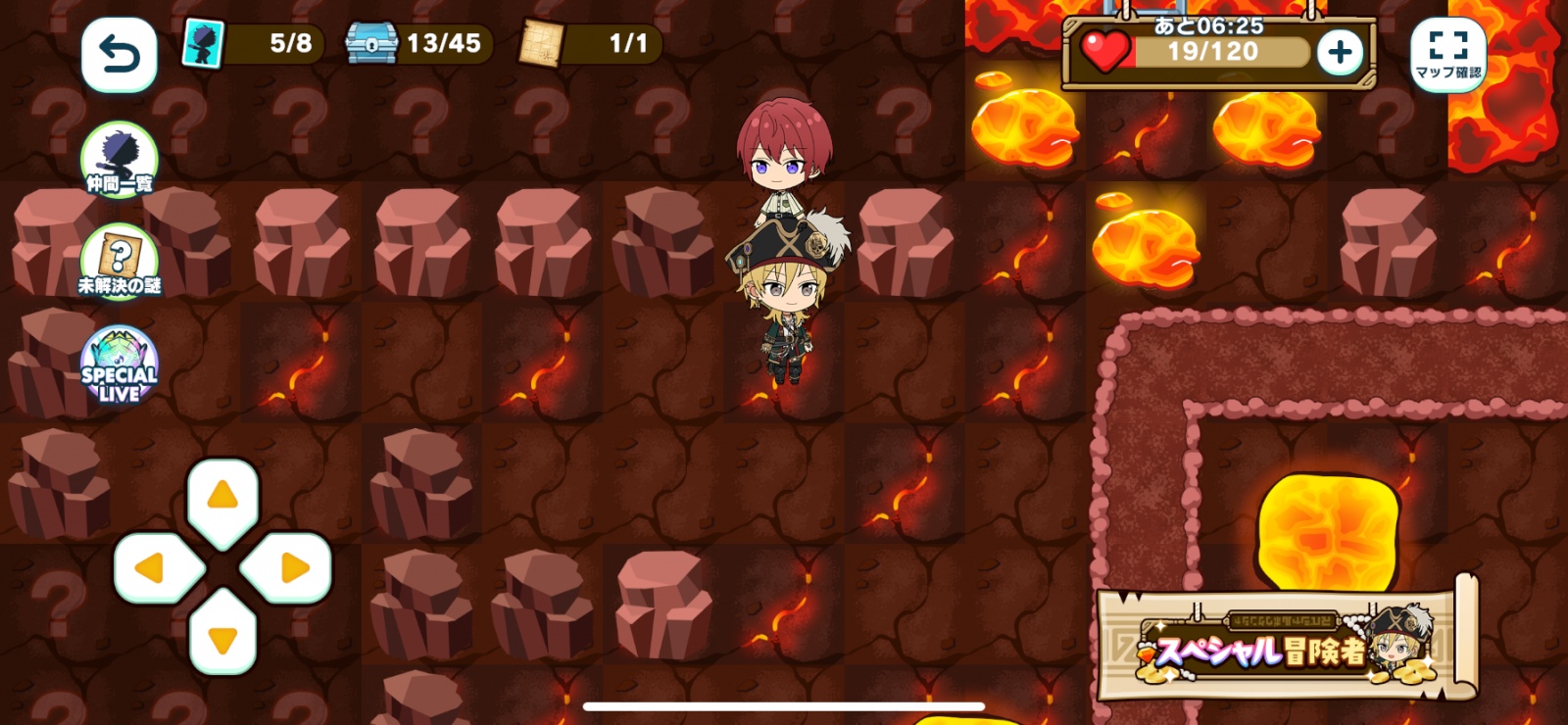Image resolution: width=1568 pixels, height=725 pixels.
Task: Open the 未解決の謎 unsolved mysteries
Action: click(x=119, y=262)
